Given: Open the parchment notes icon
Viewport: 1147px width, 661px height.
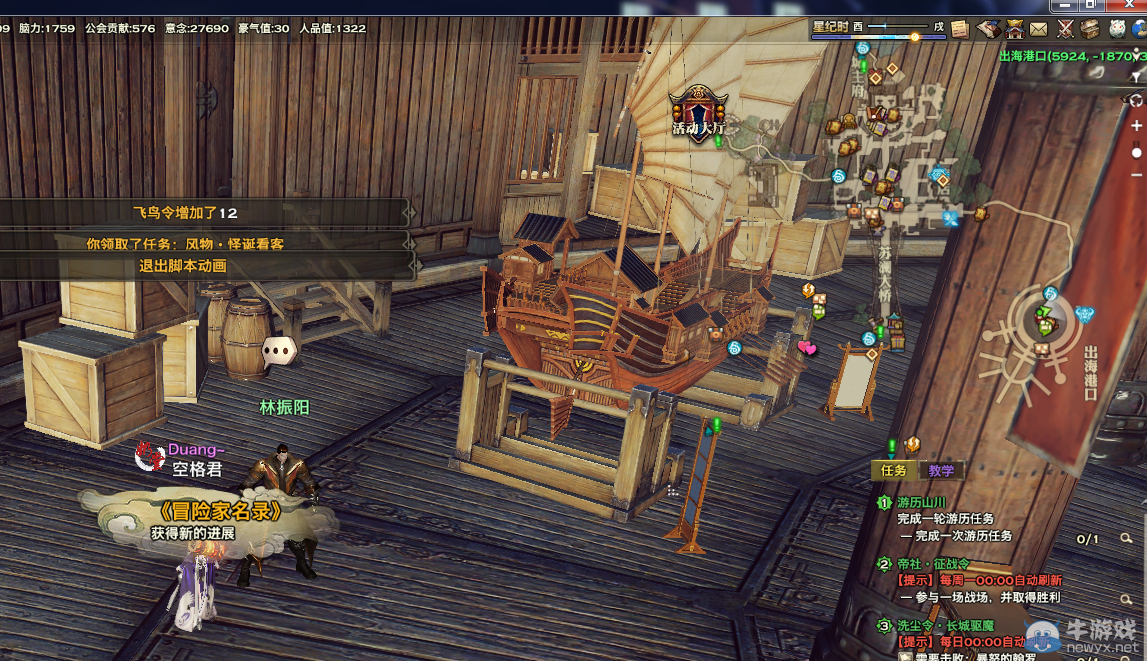Looking at the screenshot, I should (x=961, y=29).
